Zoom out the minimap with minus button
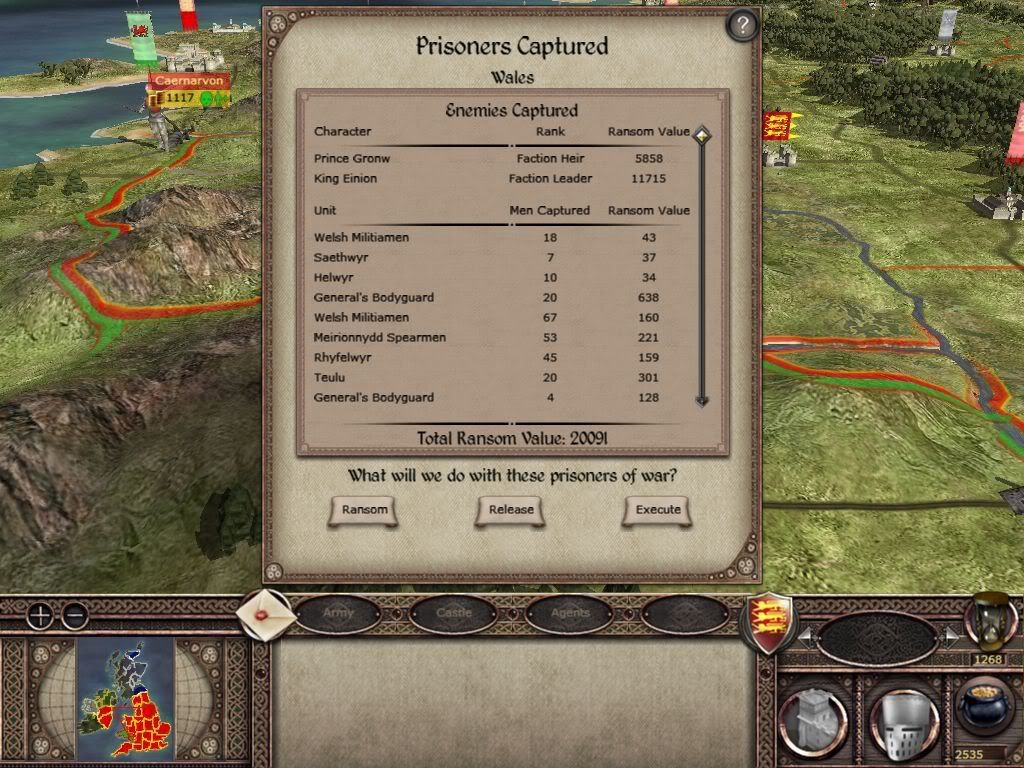 [74, 616]
